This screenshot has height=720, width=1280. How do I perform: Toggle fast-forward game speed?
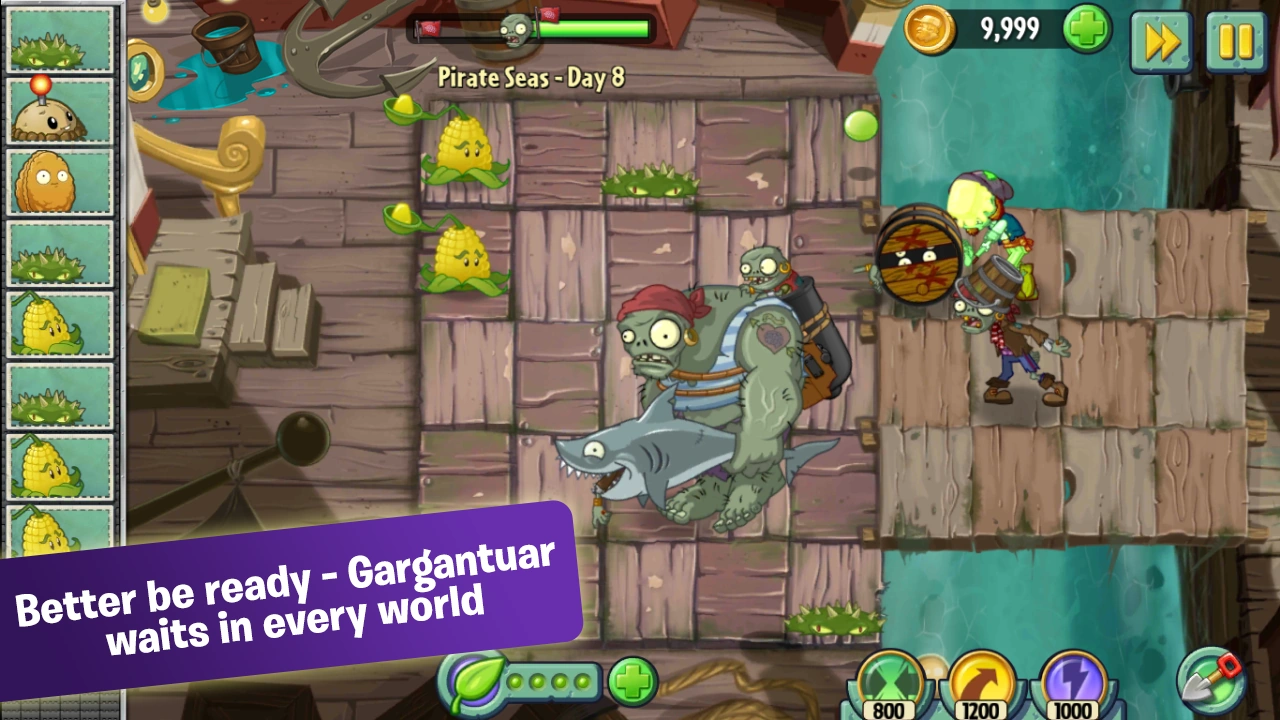click(x=1161, y=42)
